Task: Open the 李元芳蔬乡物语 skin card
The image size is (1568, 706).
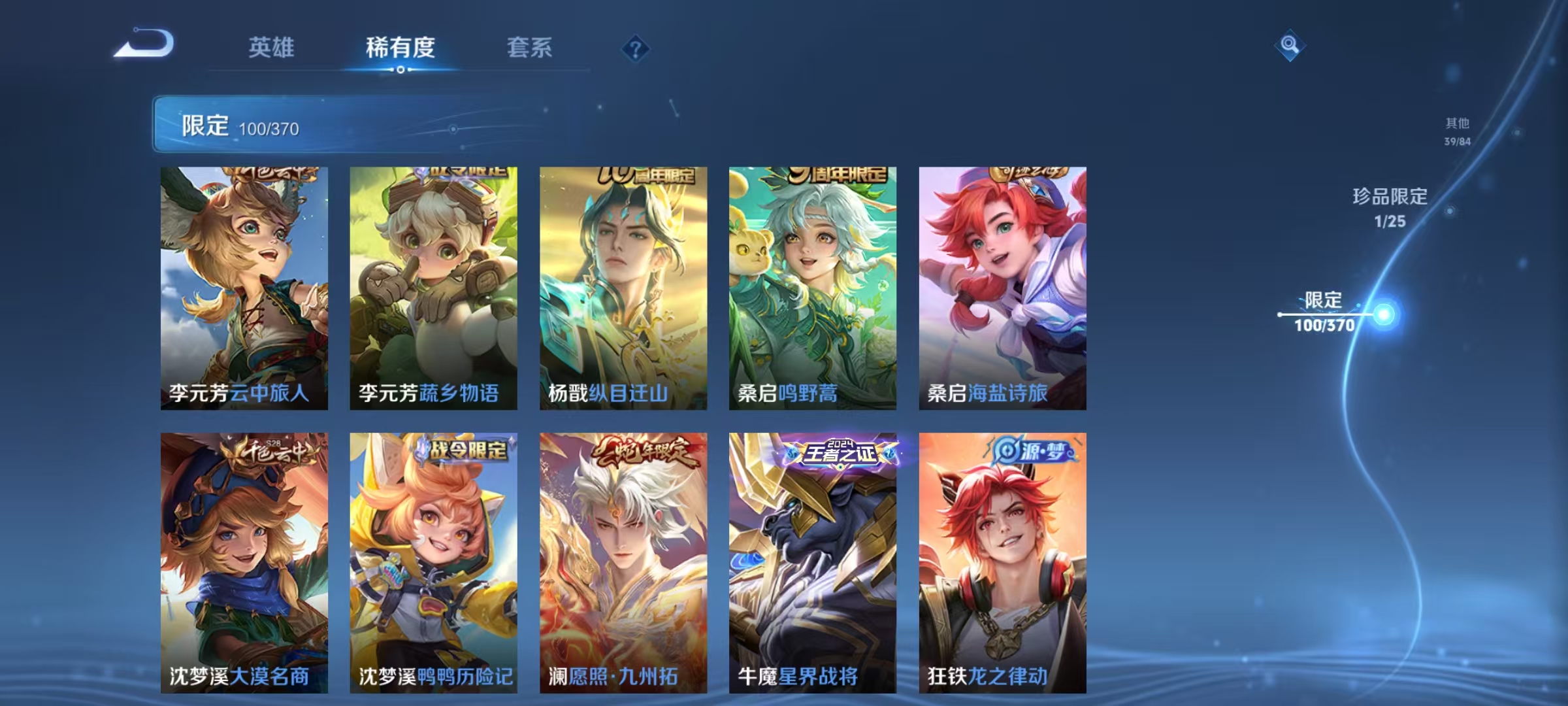Action: [x=436, y=288]
